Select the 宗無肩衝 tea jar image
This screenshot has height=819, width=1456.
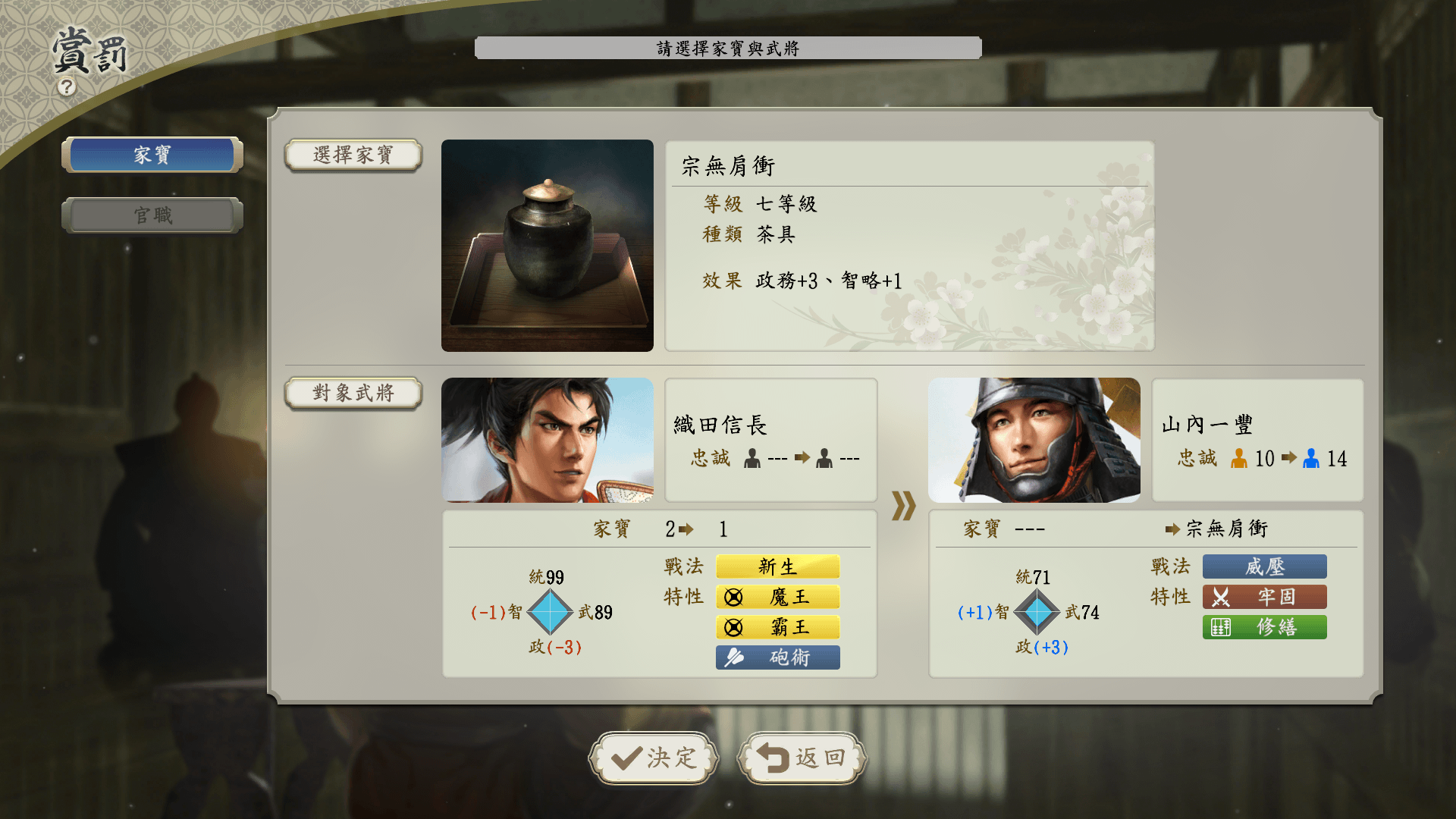pos(547,245)
